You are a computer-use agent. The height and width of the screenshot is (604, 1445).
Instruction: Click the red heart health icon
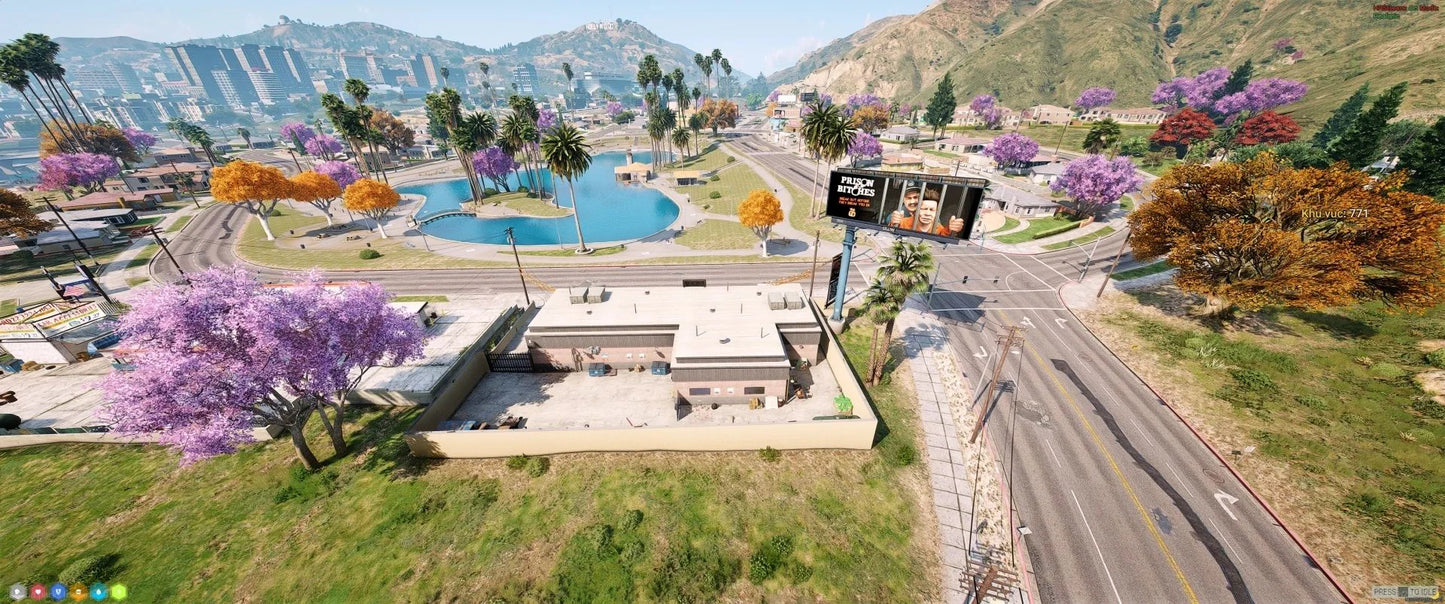pos(38,592)
